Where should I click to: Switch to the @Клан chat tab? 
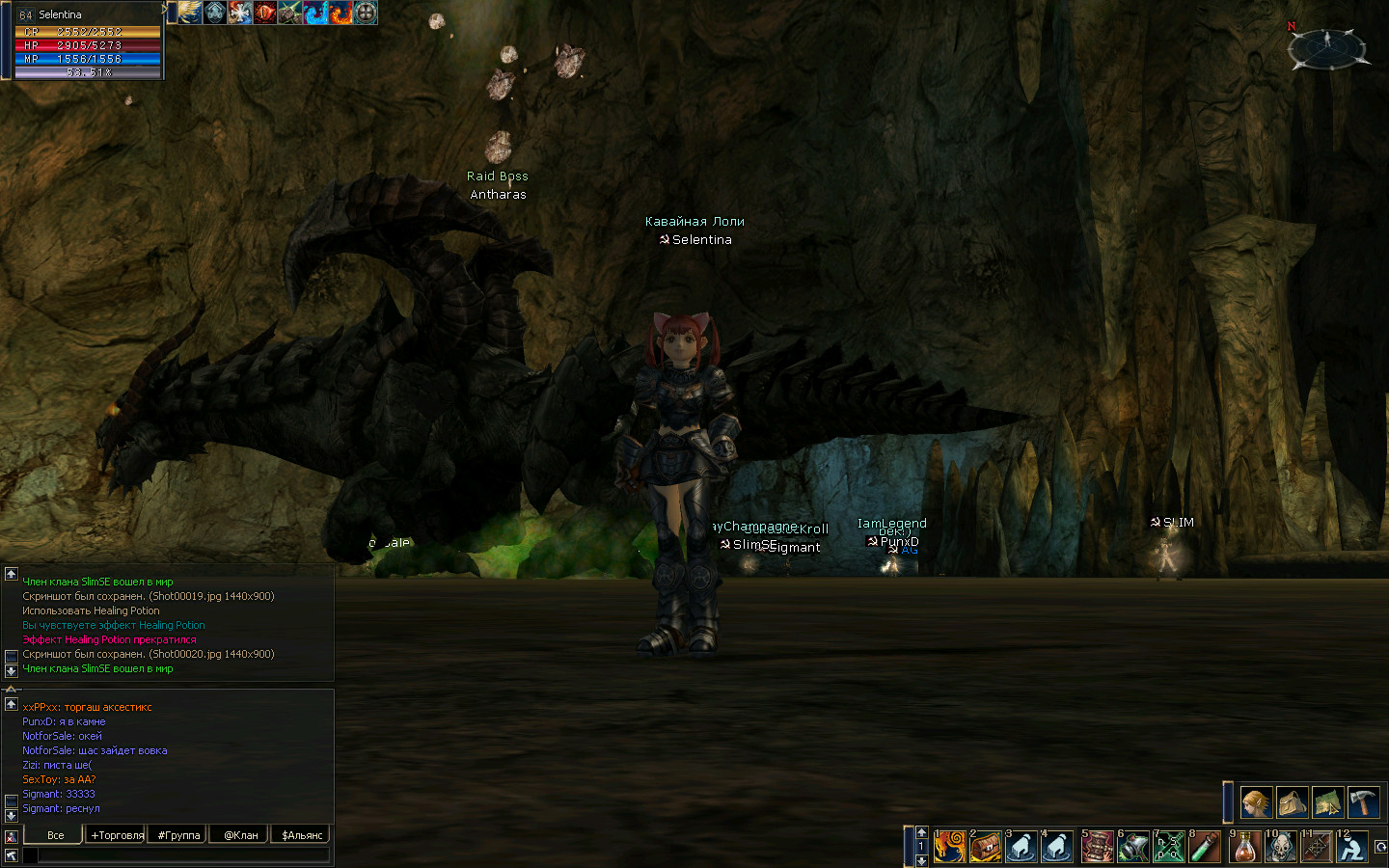click(240, 835)
